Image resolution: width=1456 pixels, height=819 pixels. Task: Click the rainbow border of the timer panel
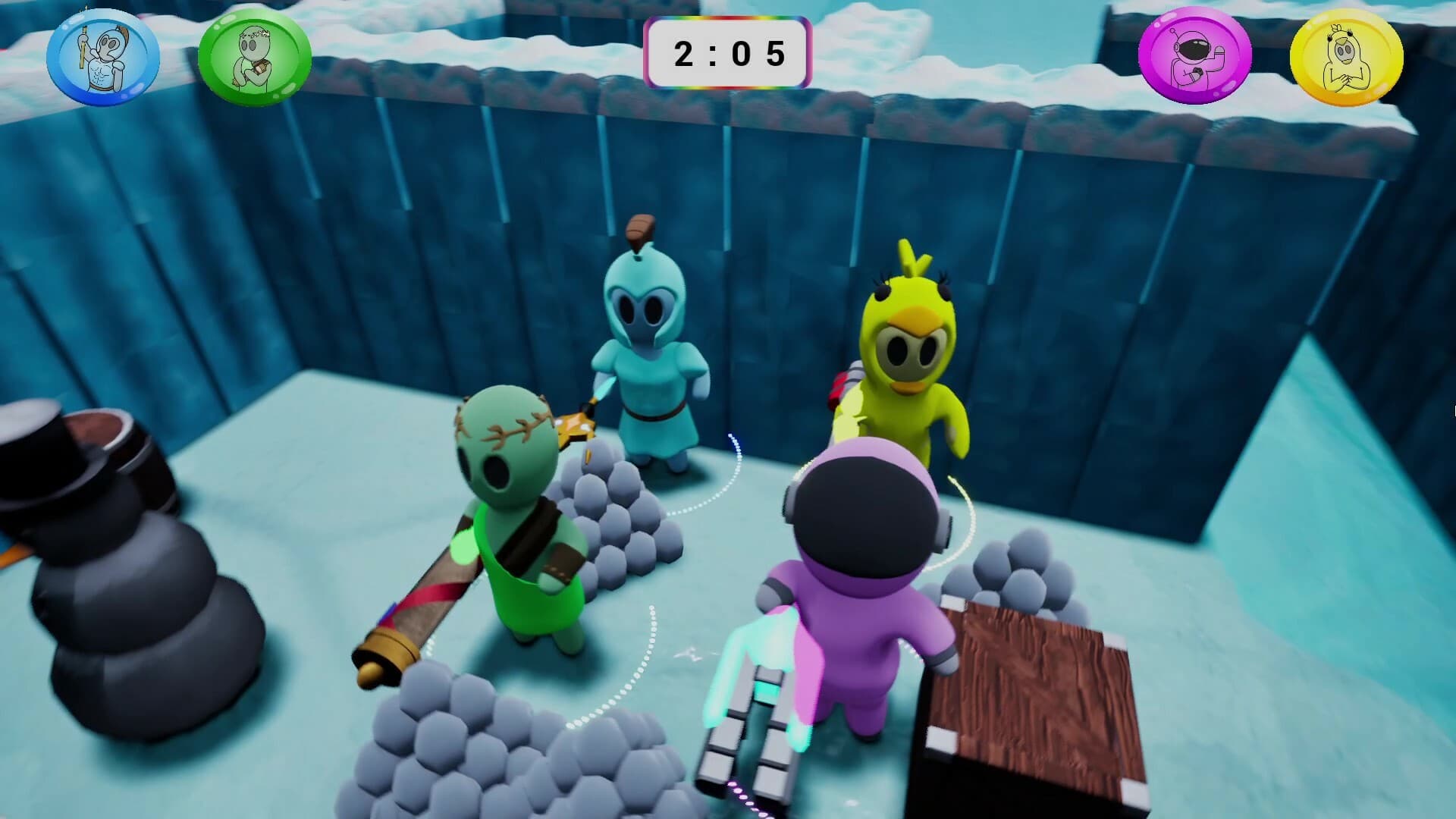tap(726, 20)
